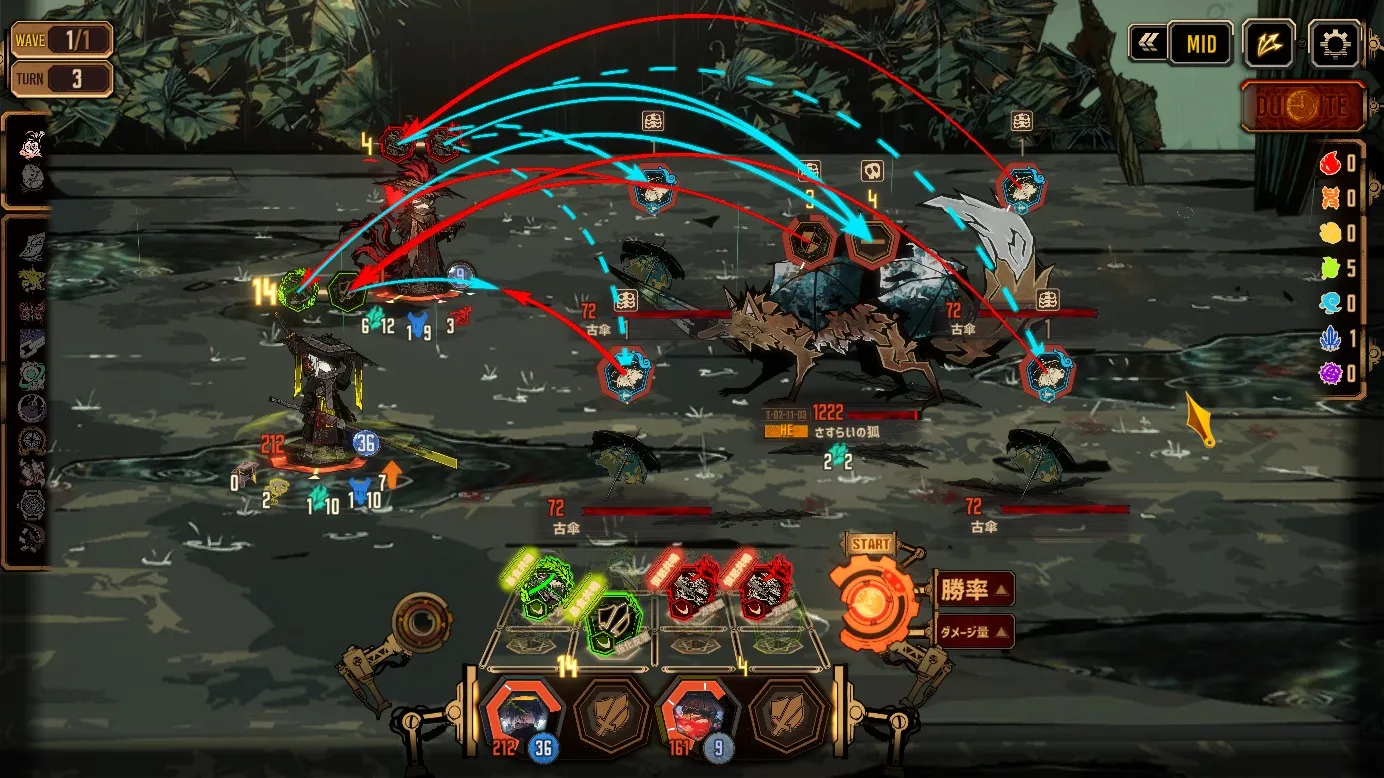Click the triple-arrow targeting lines toggle
1384x778 pixels.
click(x=1268, y=44)
